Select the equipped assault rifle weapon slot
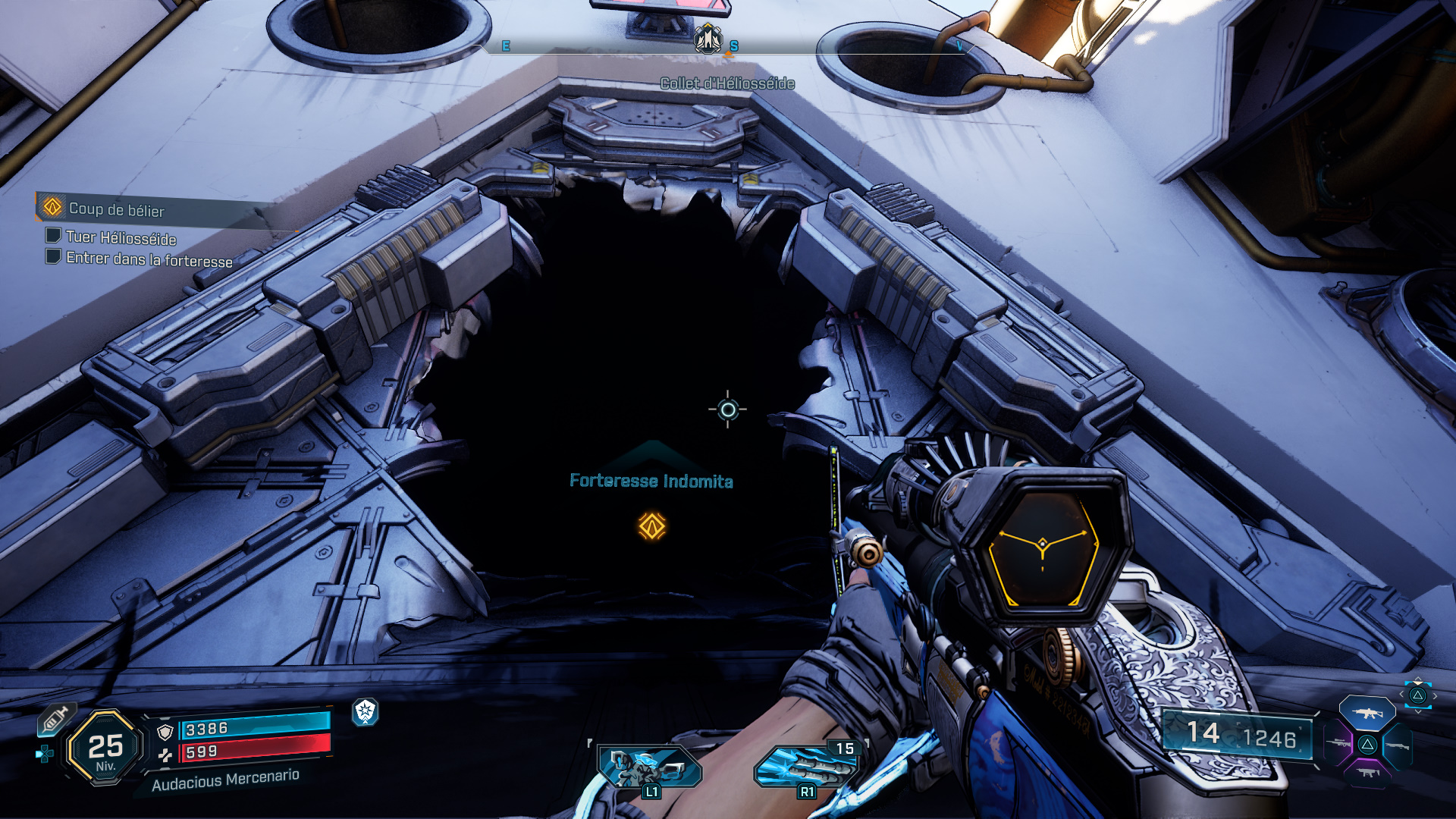 click(1367, 714)
